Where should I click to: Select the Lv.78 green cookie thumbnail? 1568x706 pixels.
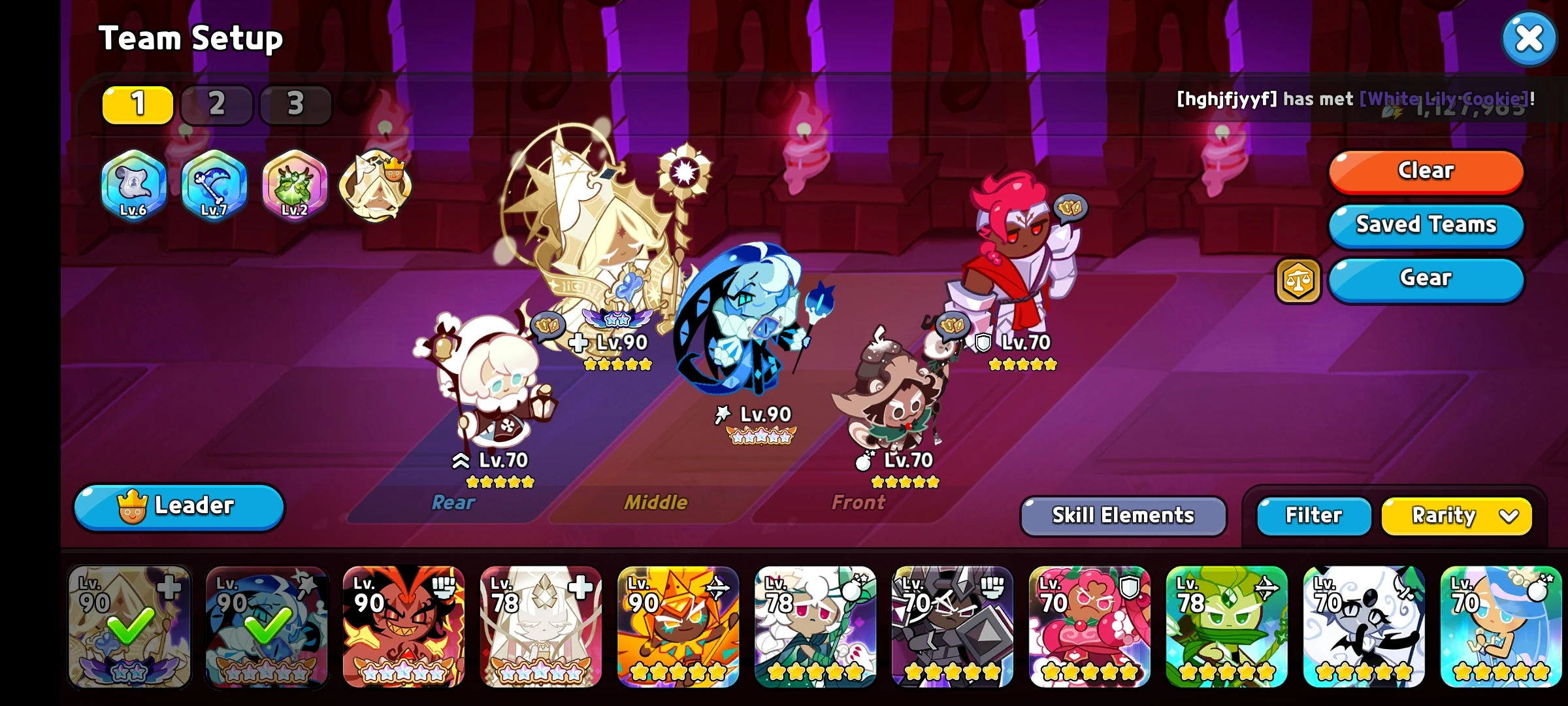(1228, 628)
